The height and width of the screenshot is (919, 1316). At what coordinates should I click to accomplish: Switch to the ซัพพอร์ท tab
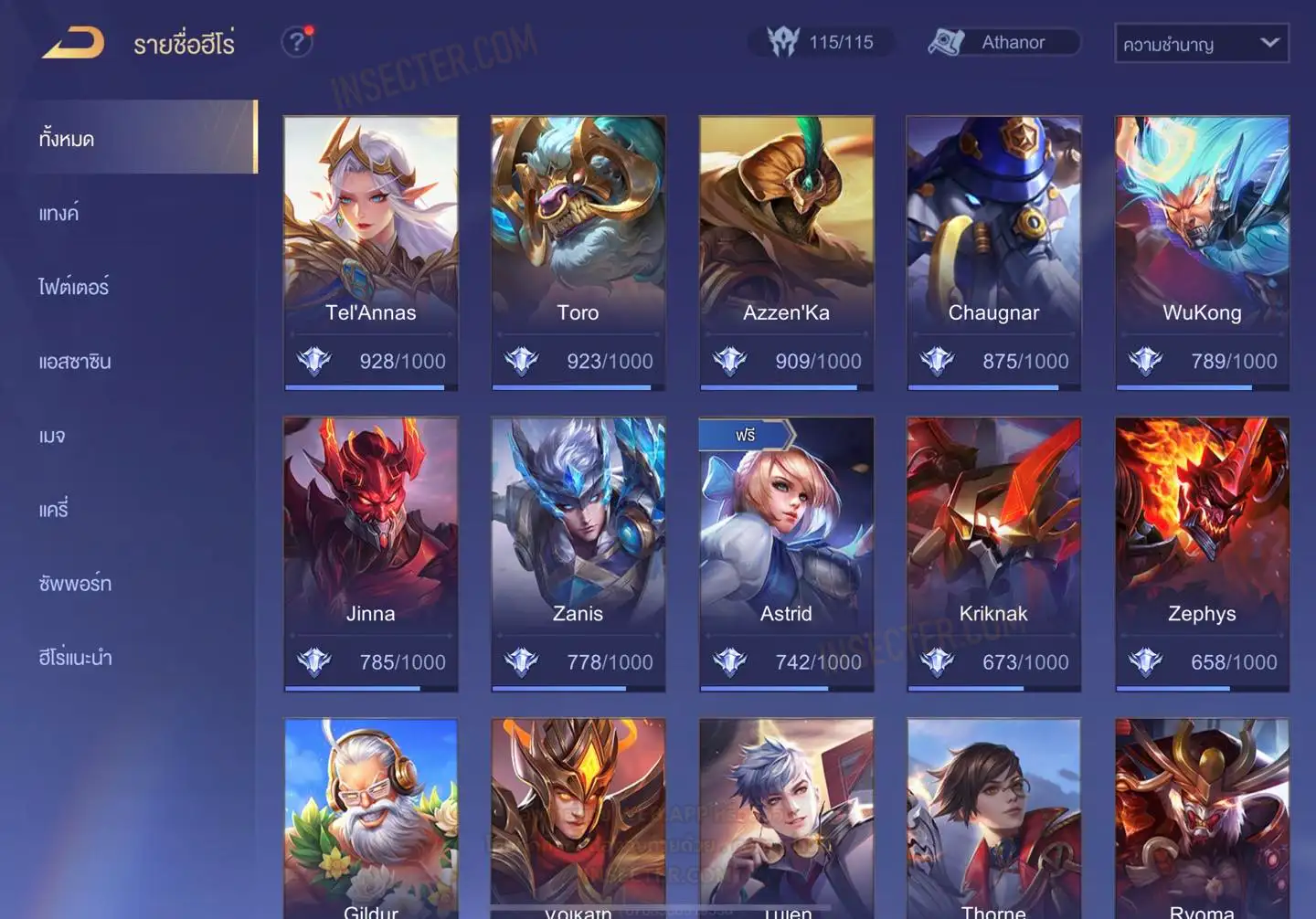coord(75,584)
